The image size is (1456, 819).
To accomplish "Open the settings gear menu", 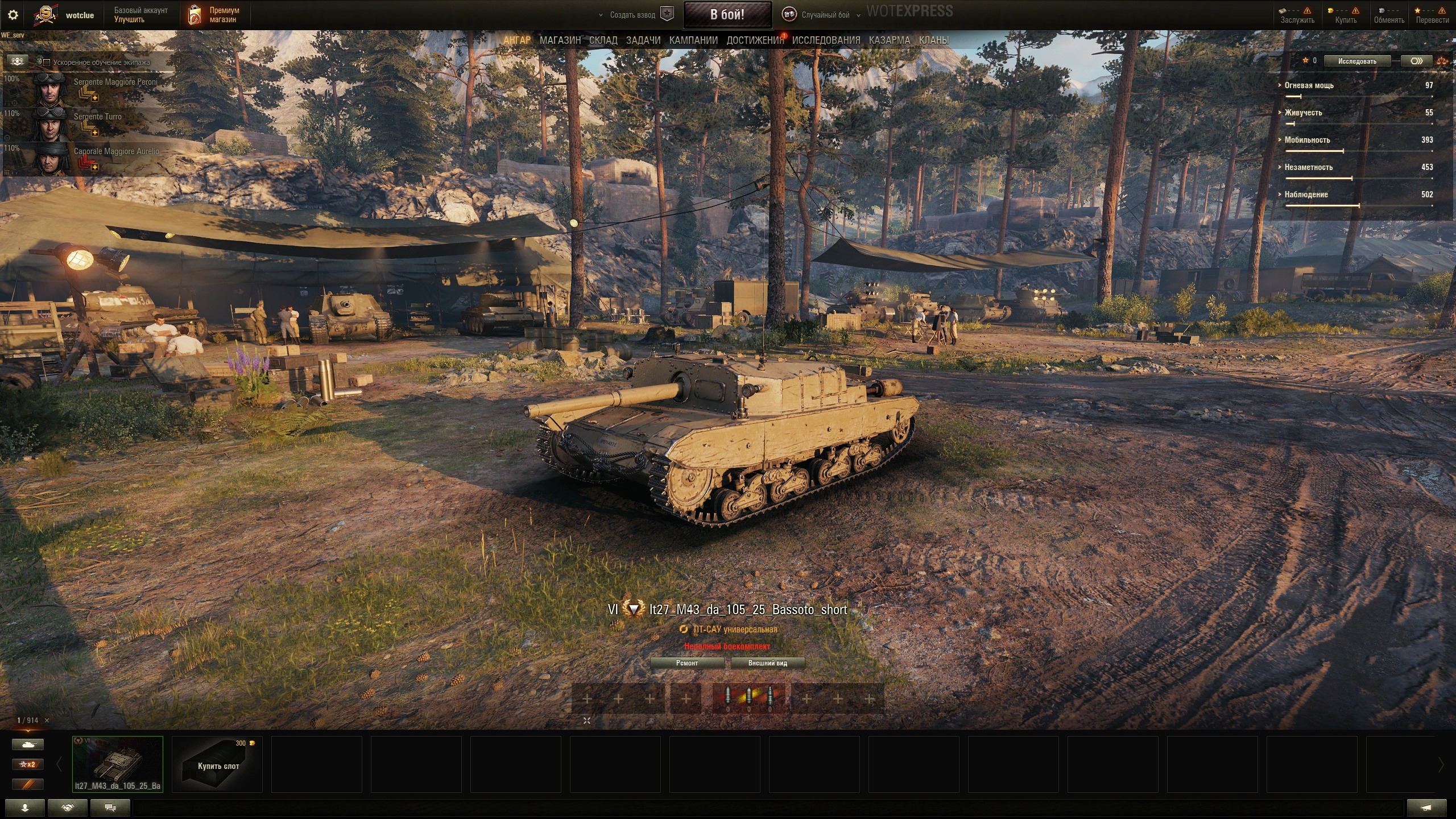I will point(13,15).
